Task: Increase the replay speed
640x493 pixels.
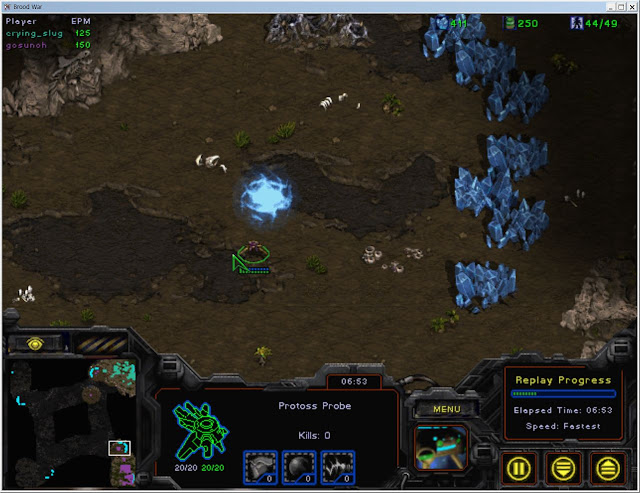Action: (605, 465)
